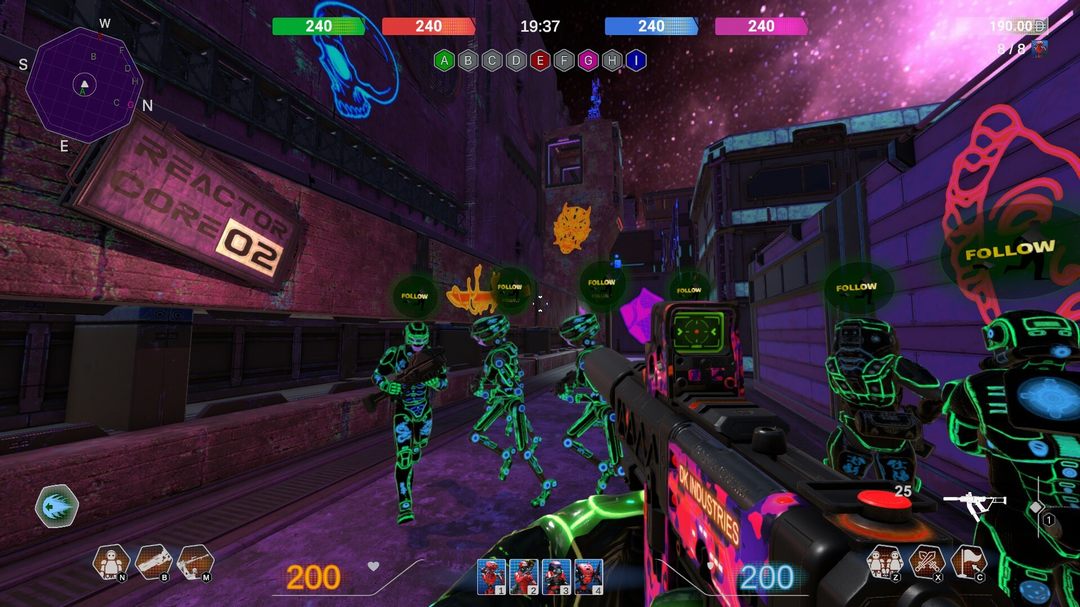Select capture point A indicator

coord(444,60)
